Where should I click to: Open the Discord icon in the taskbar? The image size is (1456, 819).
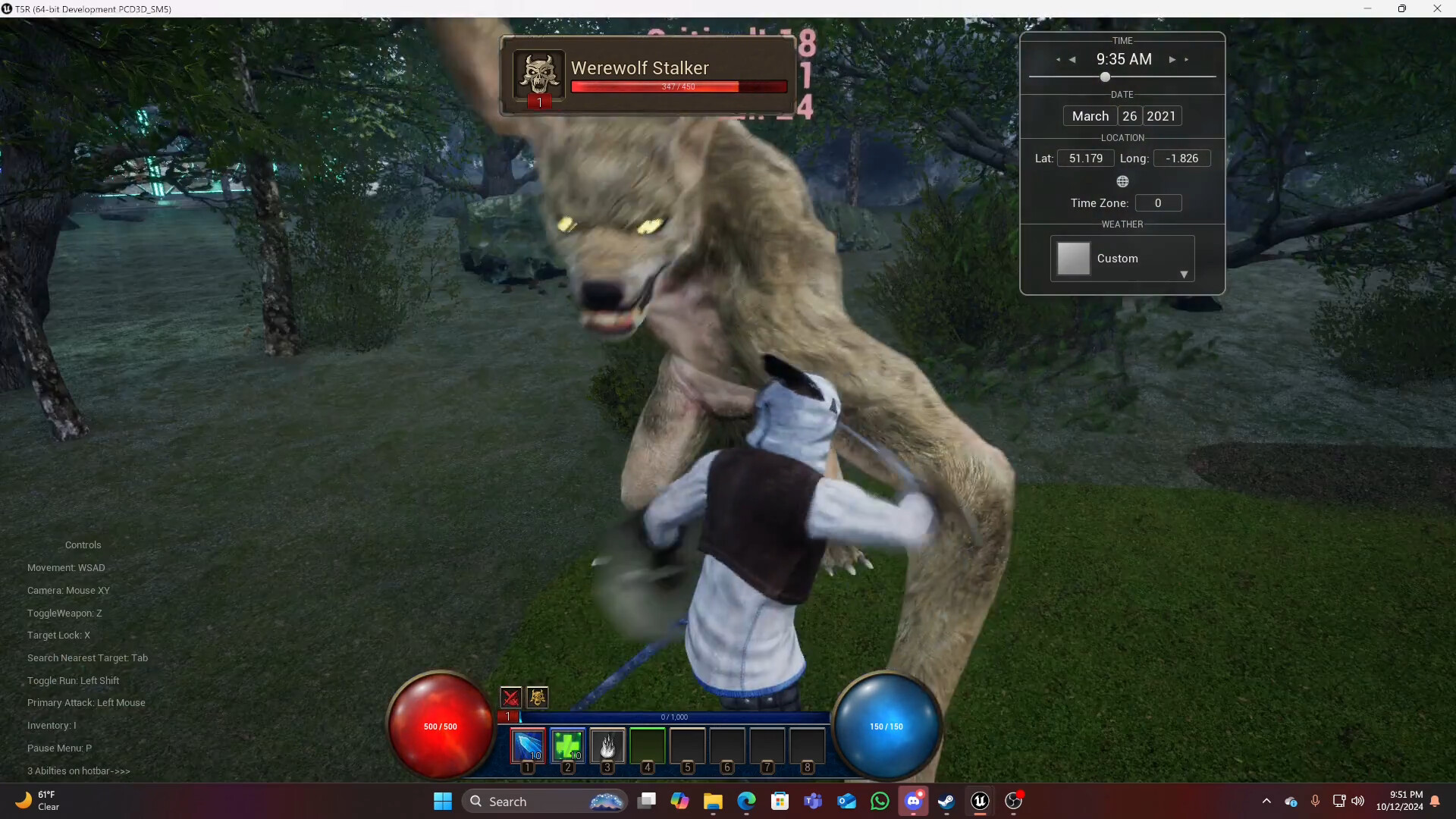[x=915, y=801]
